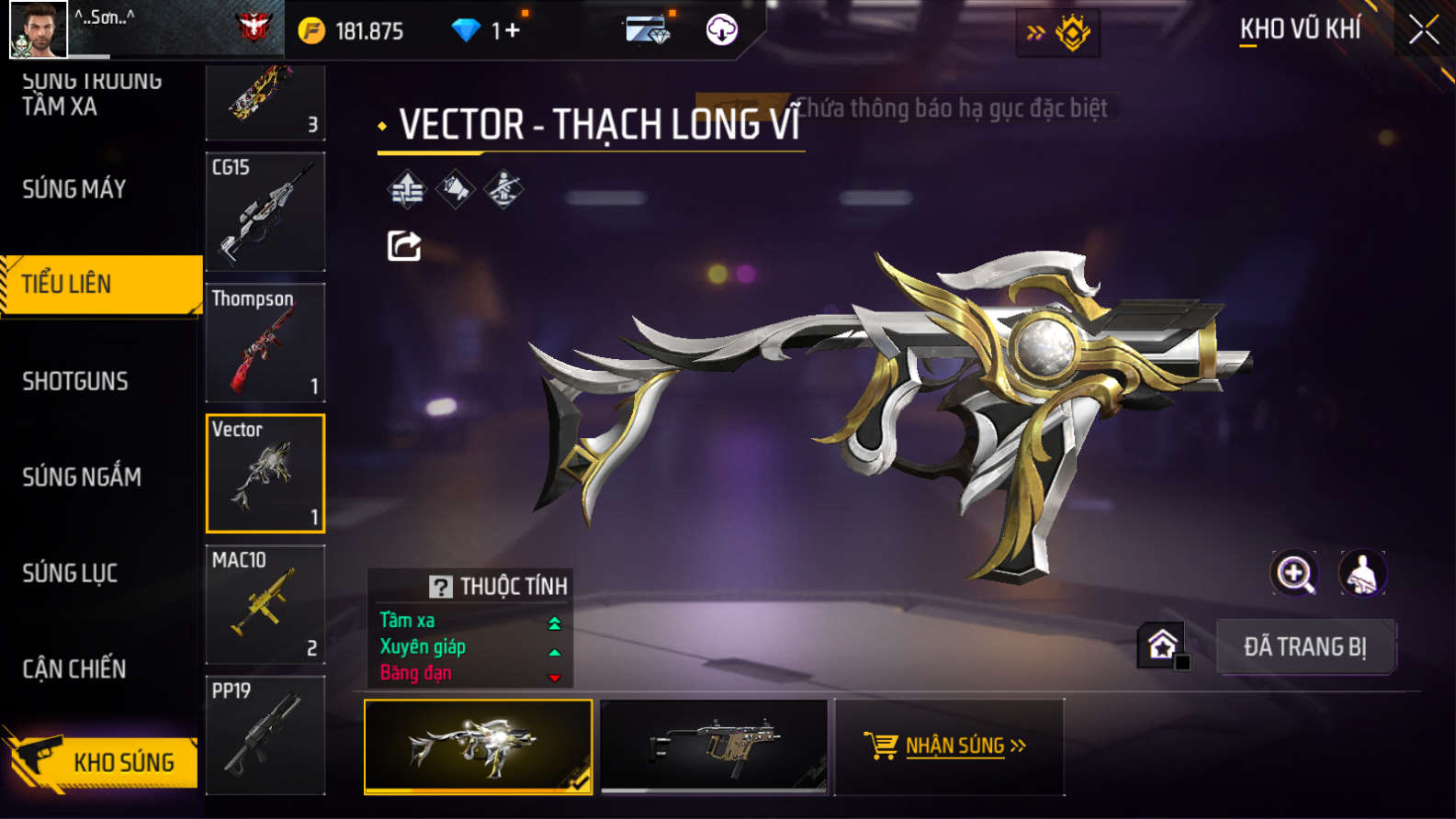Open the Nhận Súng shop link

[947, 746]
